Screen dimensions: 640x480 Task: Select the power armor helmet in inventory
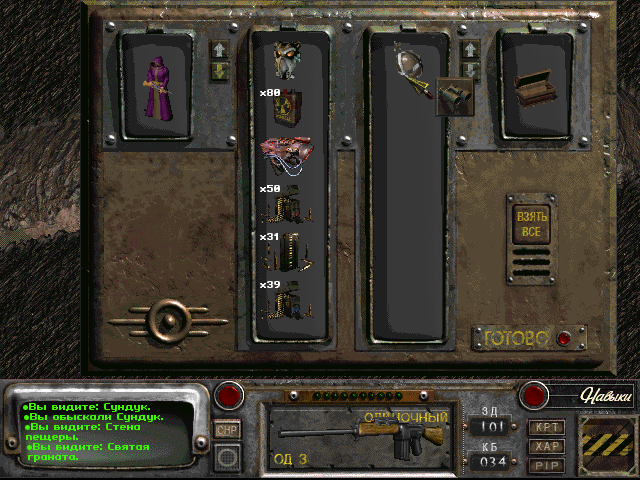click(x=289, y=59)
